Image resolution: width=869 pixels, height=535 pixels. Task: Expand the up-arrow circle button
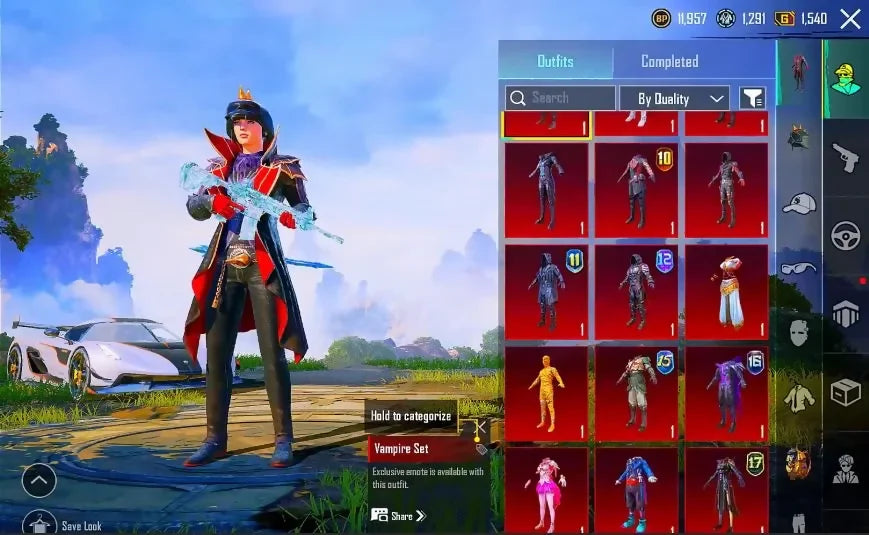coord(39,481)
